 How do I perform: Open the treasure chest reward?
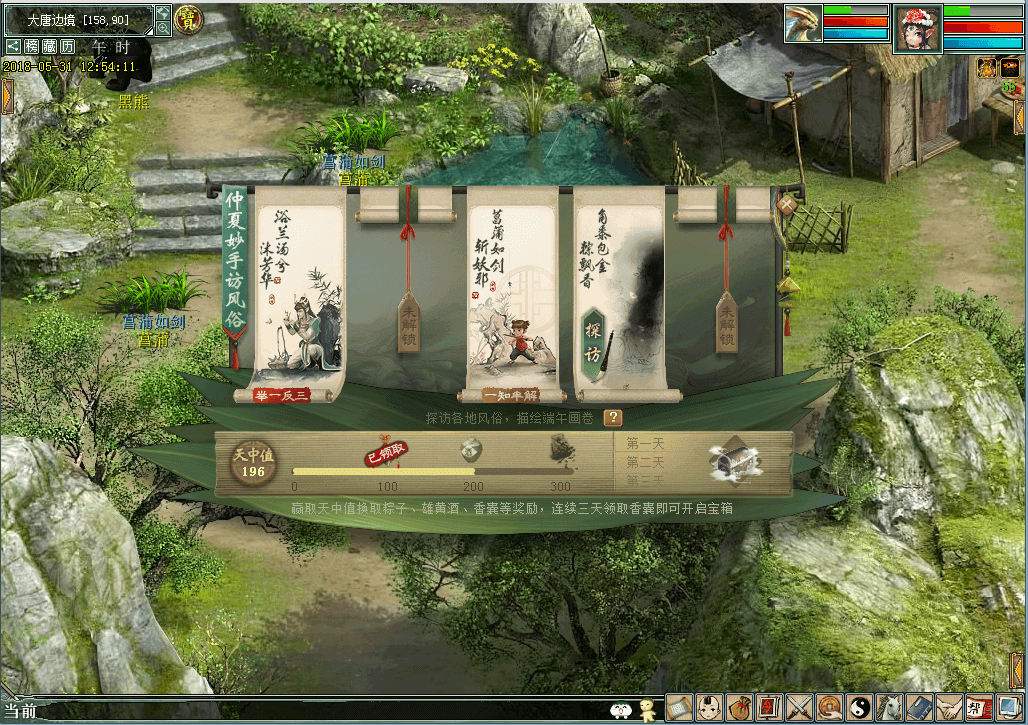(735, 461)
